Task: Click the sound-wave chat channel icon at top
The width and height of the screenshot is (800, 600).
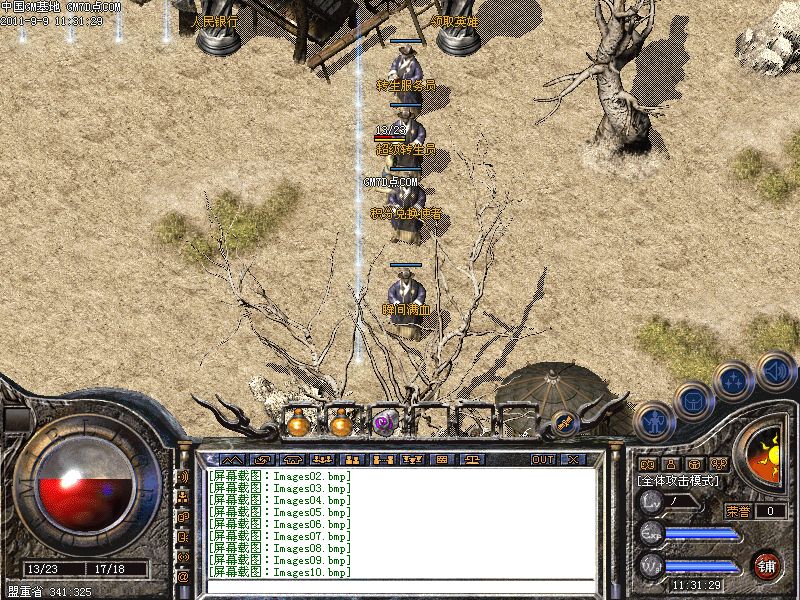Action: pyautogui.click(x=184, y=476)
